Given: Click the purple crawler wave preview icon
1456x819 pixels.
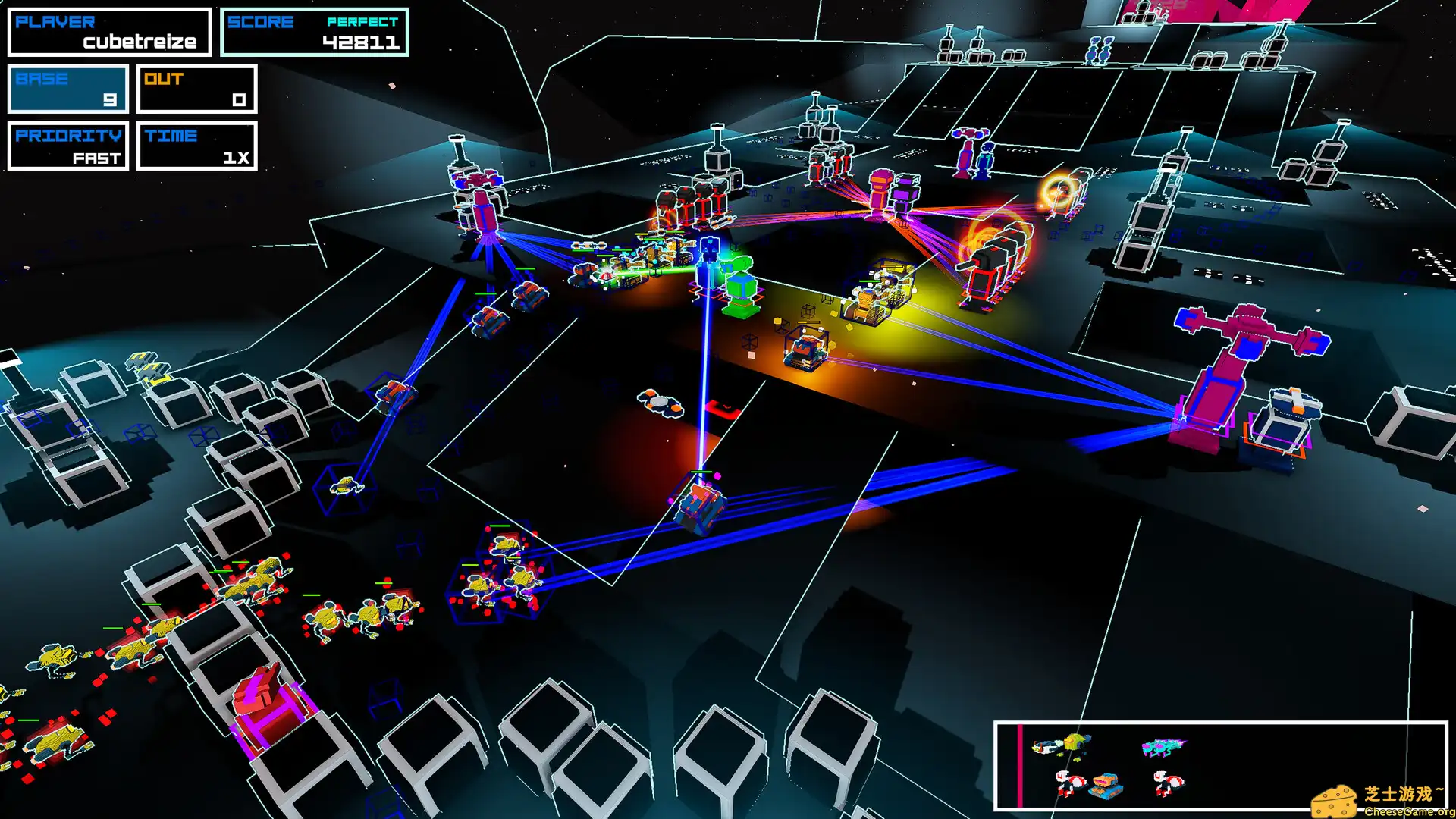Looking at the screenshot, I should pos(1163,748).
